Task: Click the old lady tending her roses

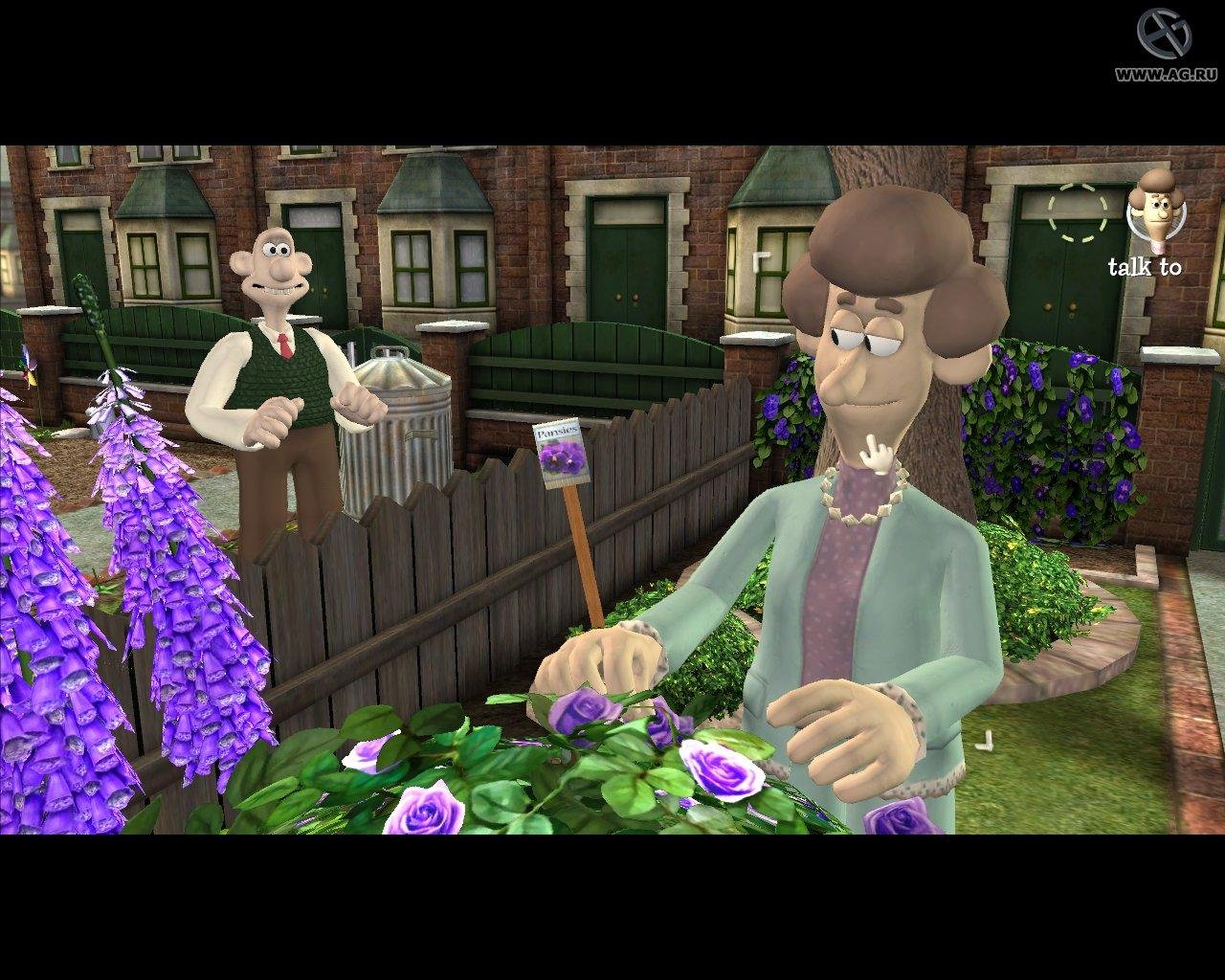Action: coord(861,431)
